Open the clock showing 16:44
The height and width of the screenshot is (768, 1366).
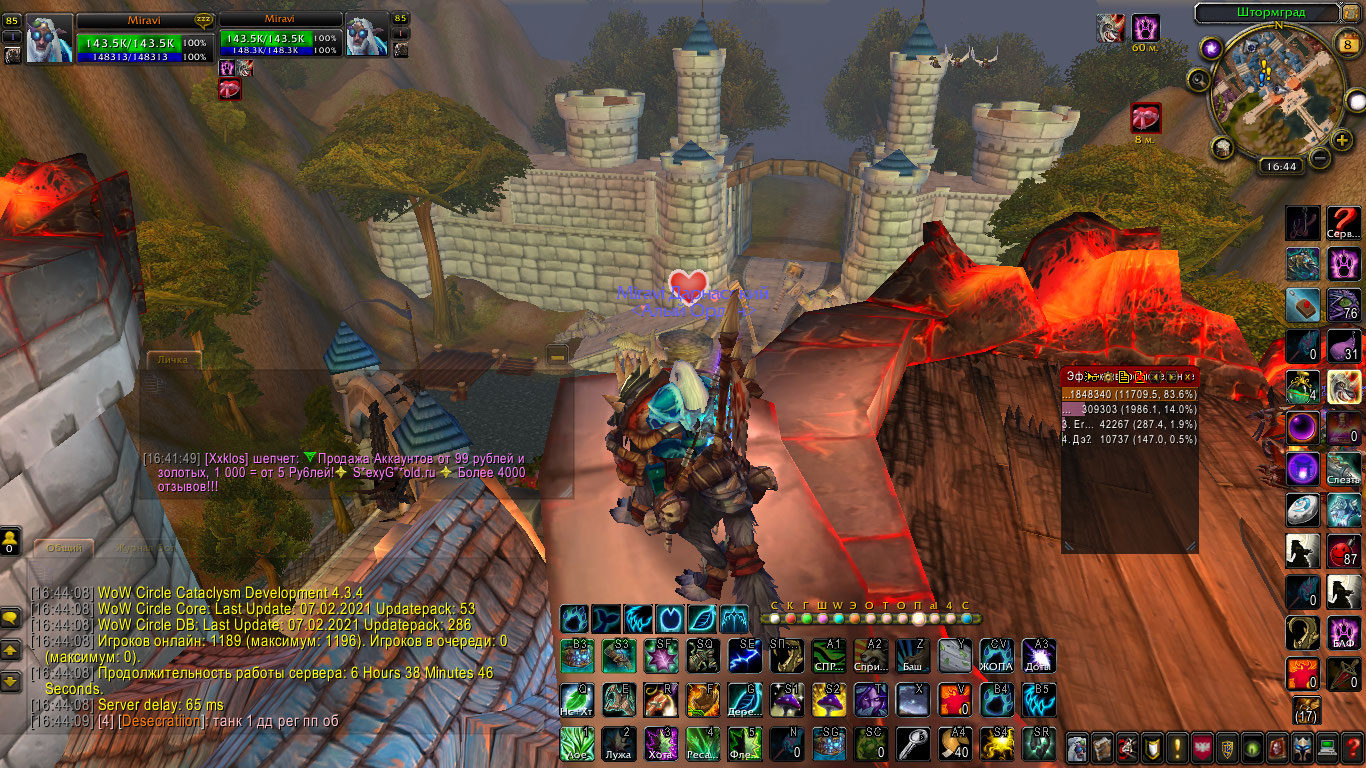[x=1279, y=167]
